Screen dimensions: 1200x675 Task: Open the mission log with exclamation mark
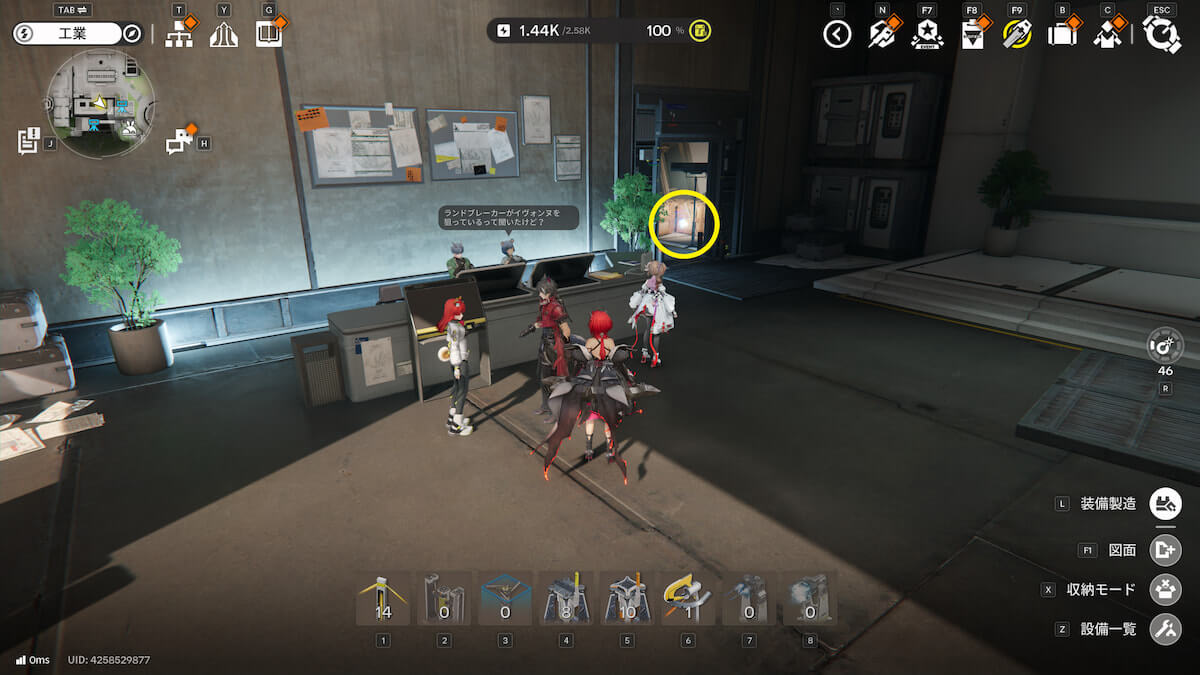(x=29, y=141)
